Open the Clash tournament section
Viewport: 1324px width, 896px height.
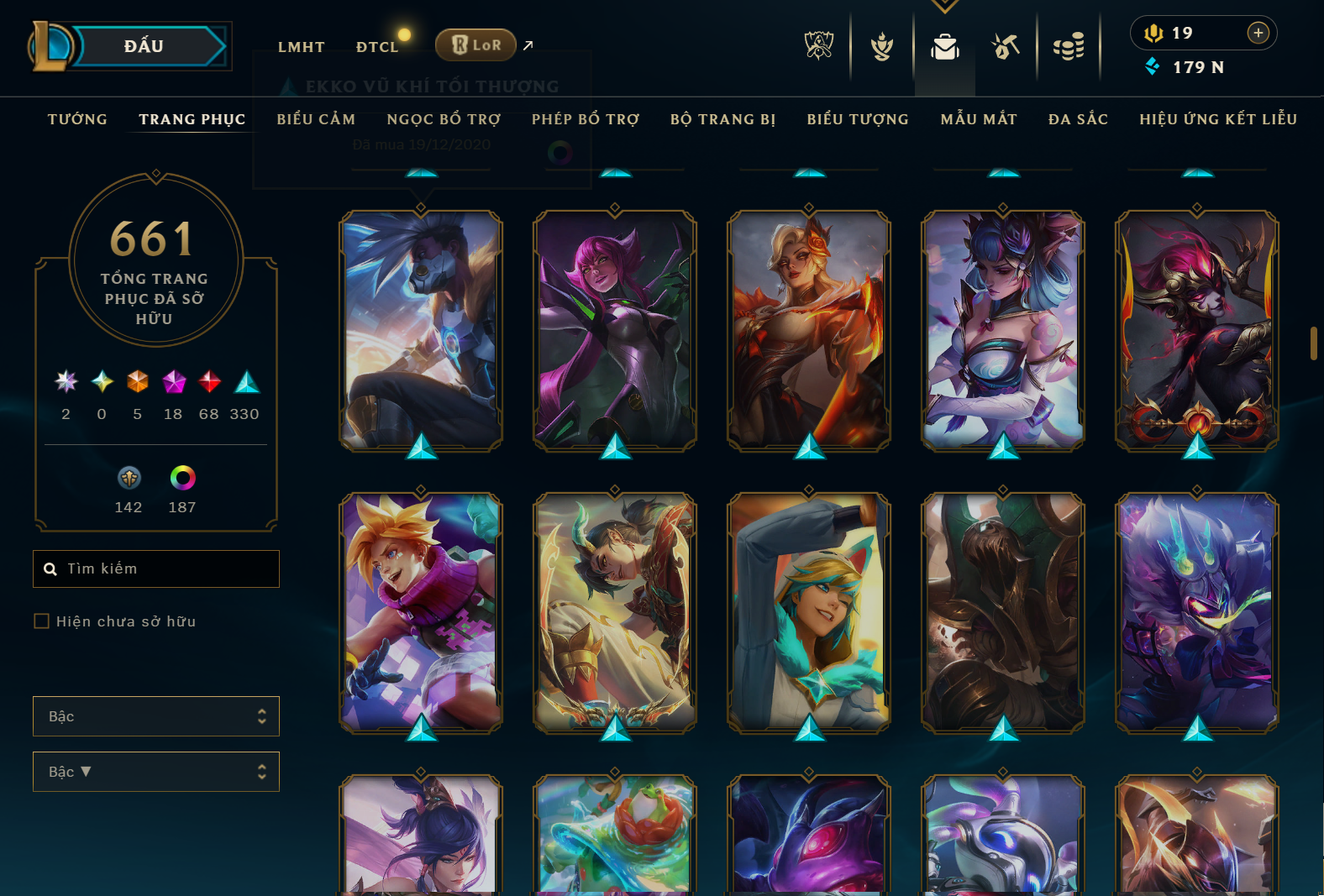click(882, 48)
